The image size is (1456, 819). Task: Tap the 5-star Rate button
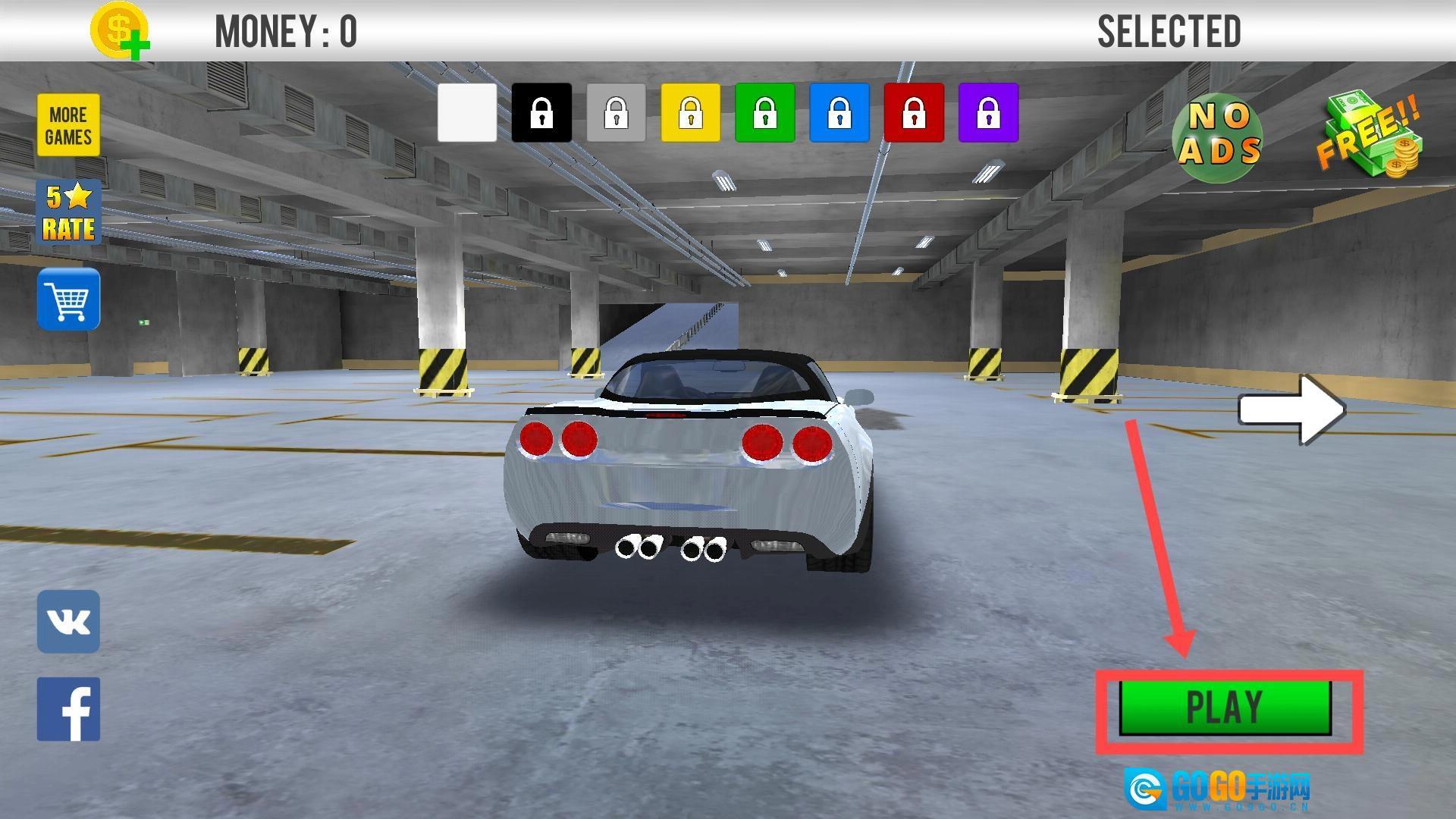click(68, 212)
